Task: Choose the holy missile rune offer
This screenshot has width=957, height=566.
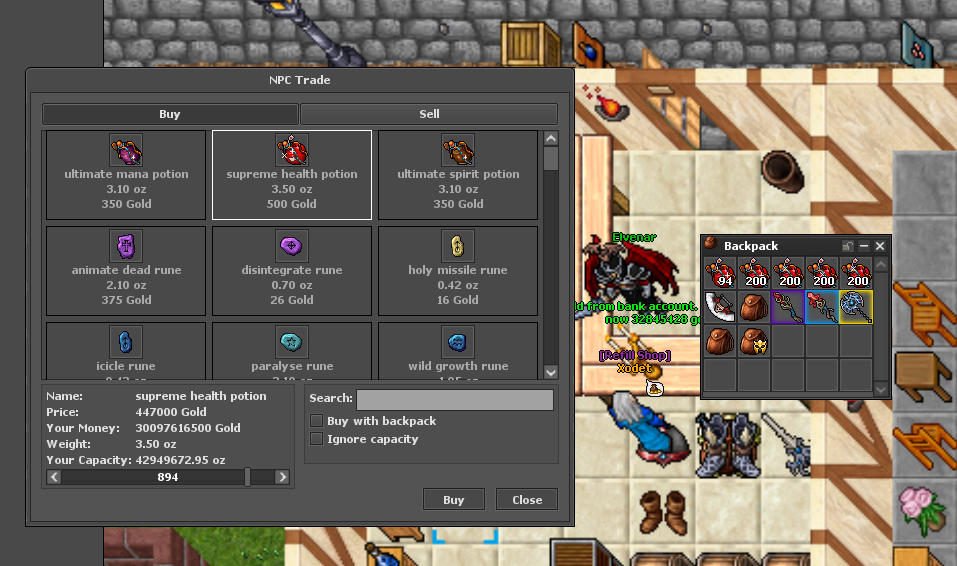Action: pos(458,271)
